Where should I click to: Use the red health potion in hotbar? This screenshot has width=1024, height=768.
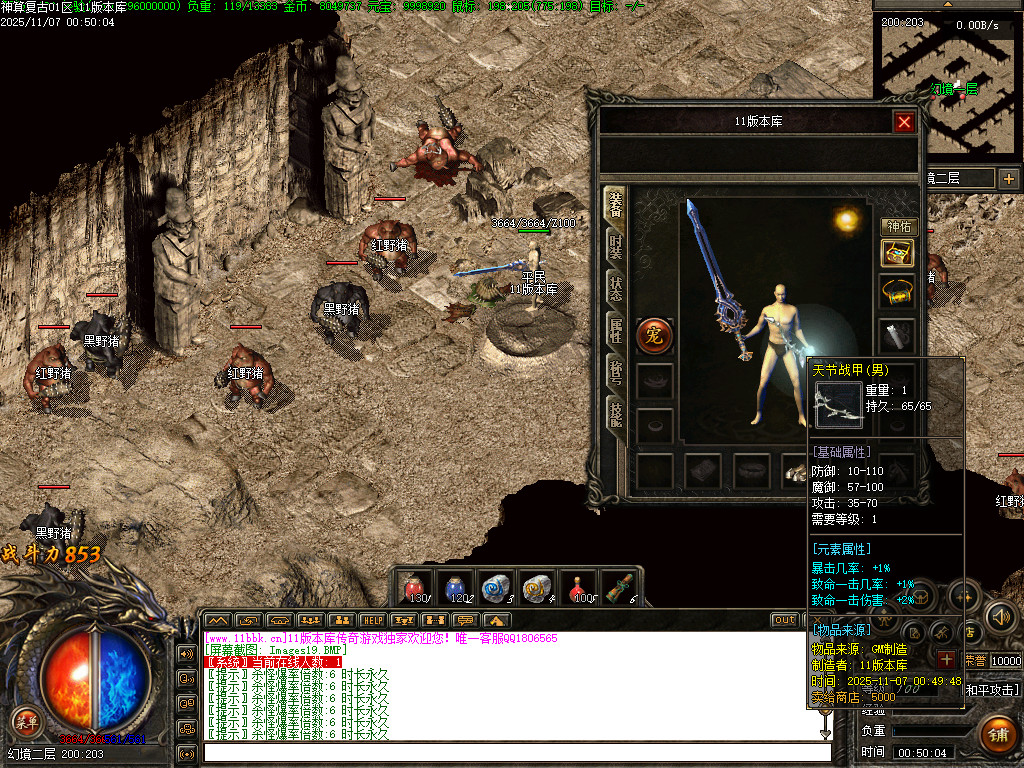pyautogui.click(x=413, y=587)
